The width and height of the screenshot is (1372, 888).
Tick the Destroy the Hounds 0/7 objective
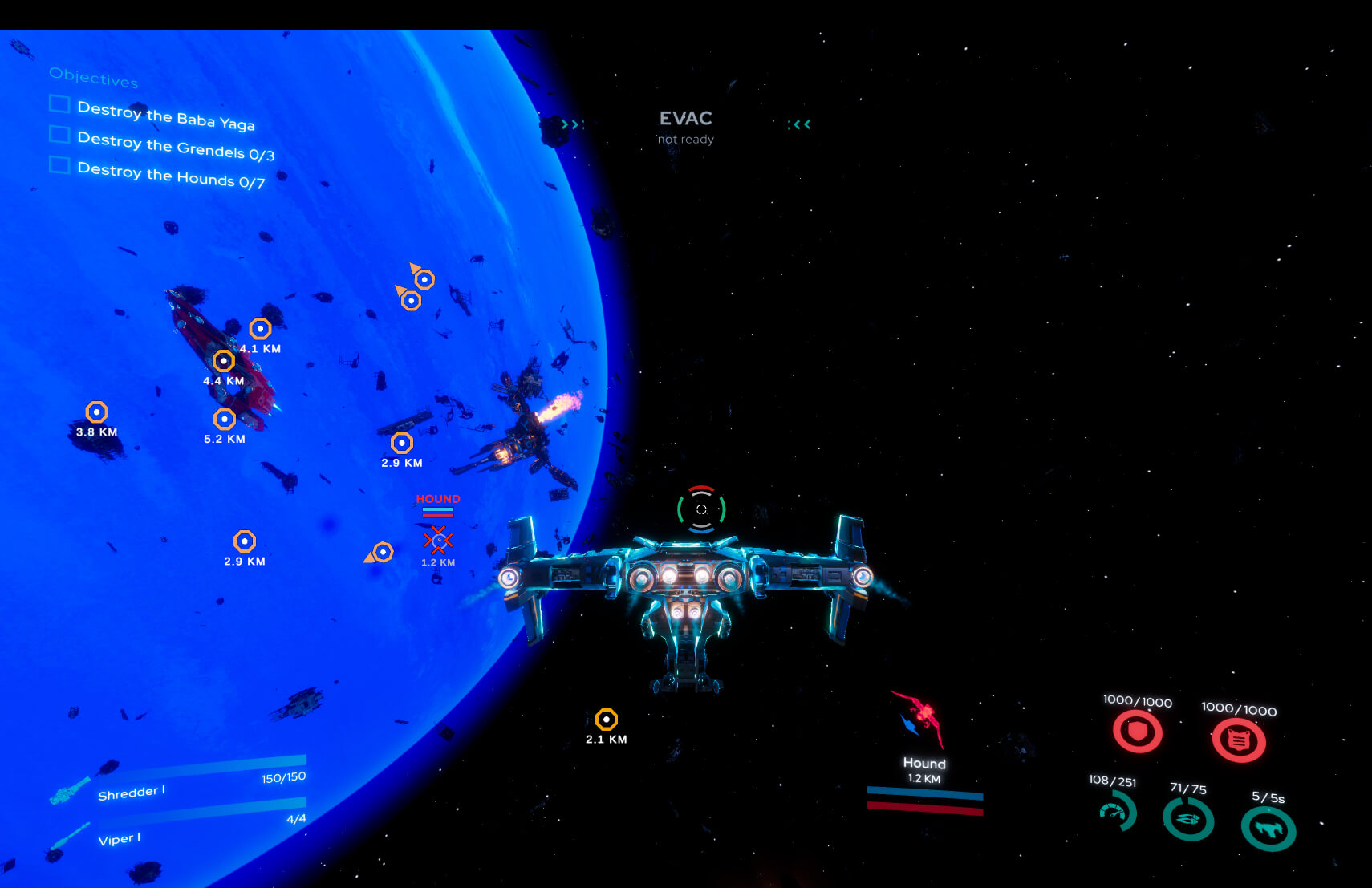(x=58, y=166)
